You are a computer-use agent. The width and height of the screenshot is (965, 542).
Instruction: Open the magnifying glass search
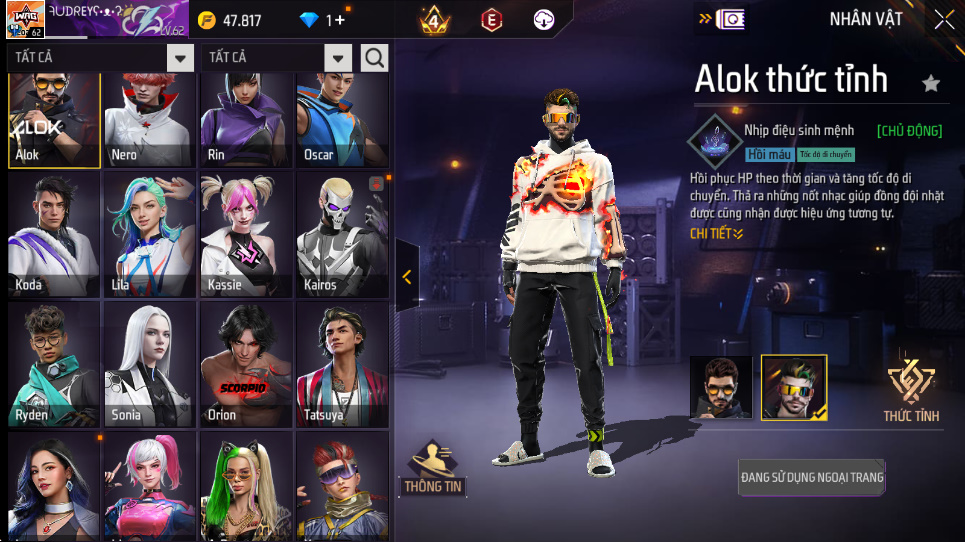tap(374, 58)
